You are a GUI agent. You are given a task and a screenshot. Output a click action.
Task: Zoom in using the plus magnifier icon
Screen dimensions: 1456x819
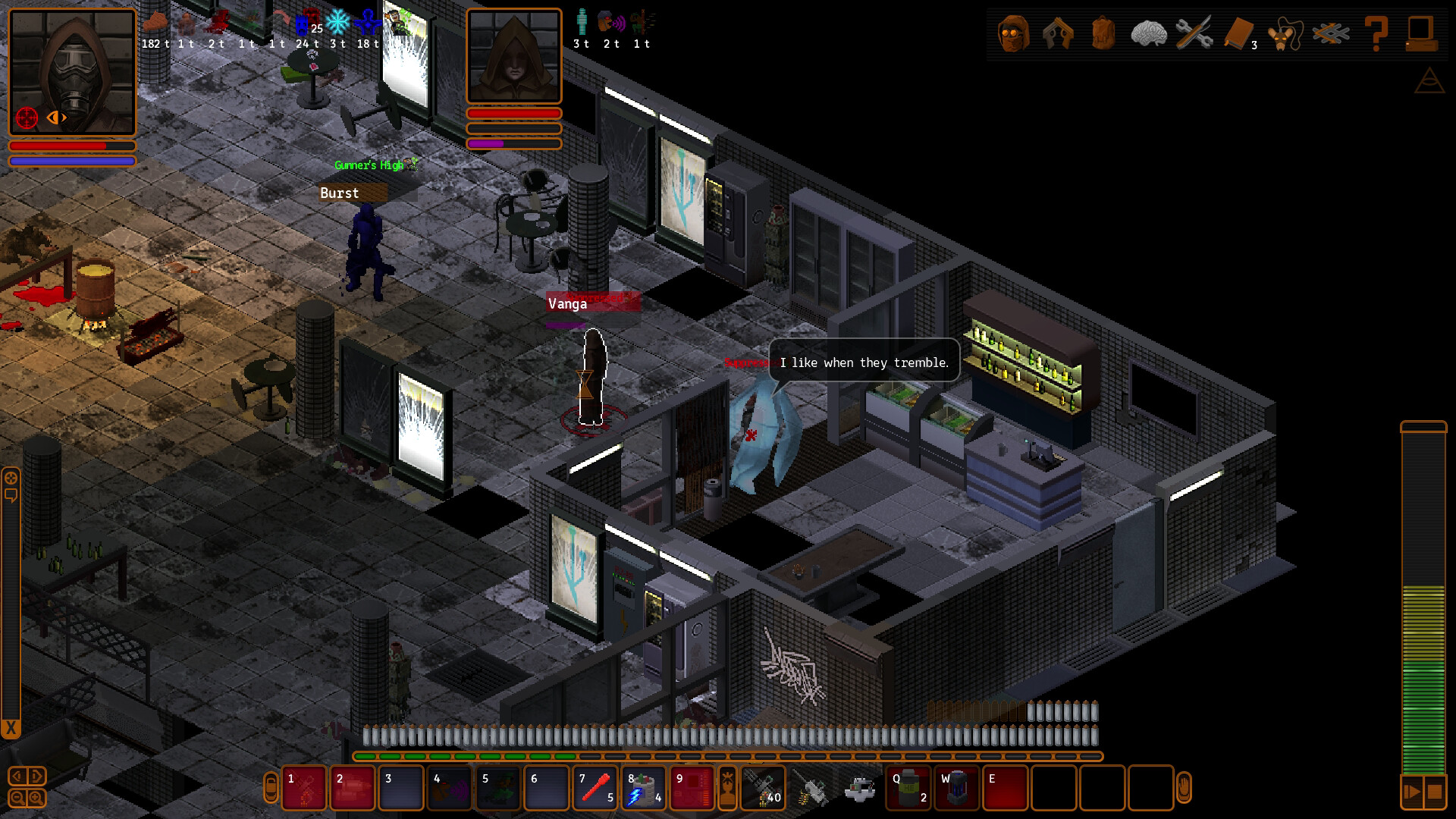(35, 797)
